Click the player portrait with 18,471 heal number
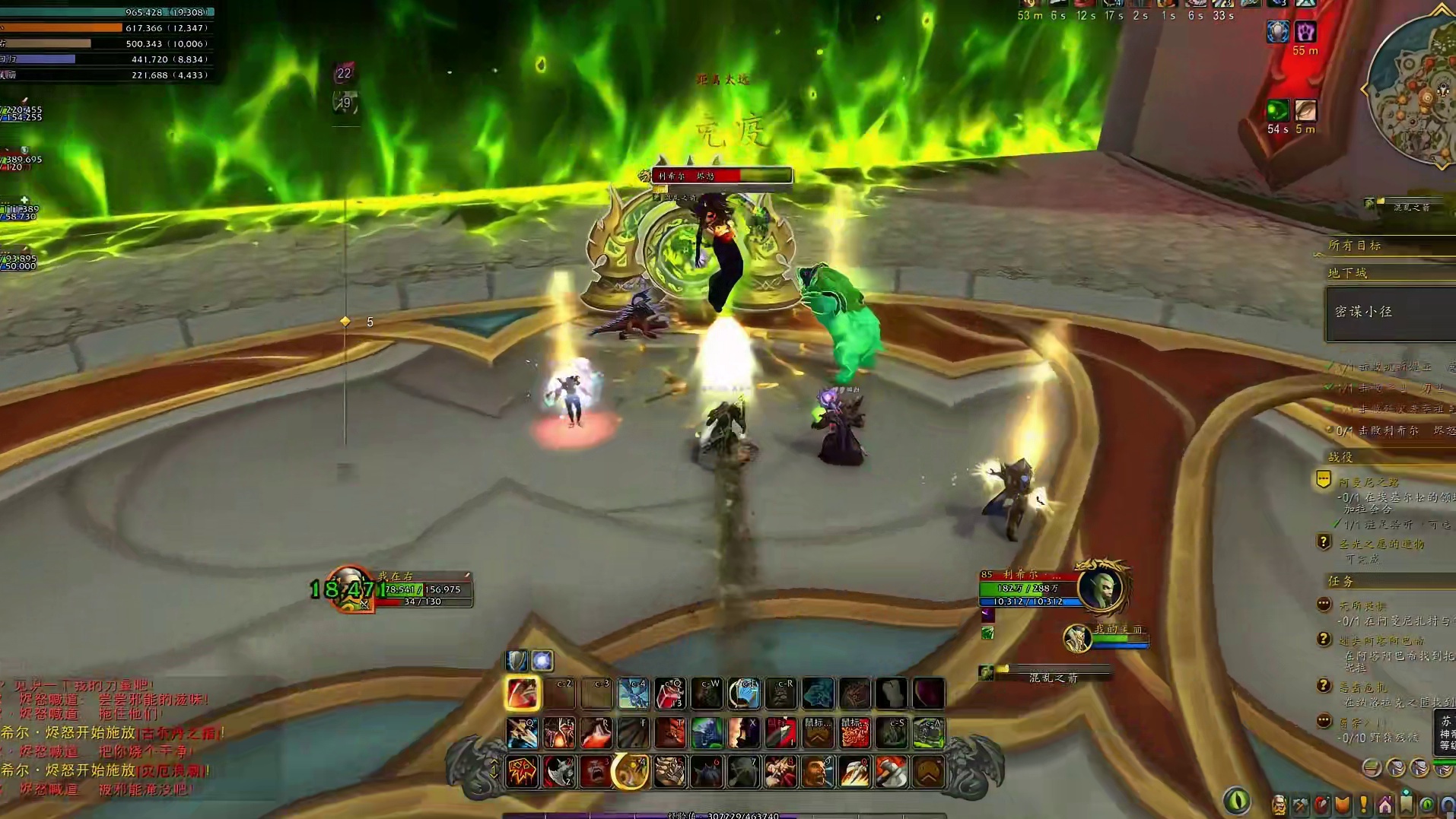The width and height of the screenshot is (1456, 819). coord(350,589)
